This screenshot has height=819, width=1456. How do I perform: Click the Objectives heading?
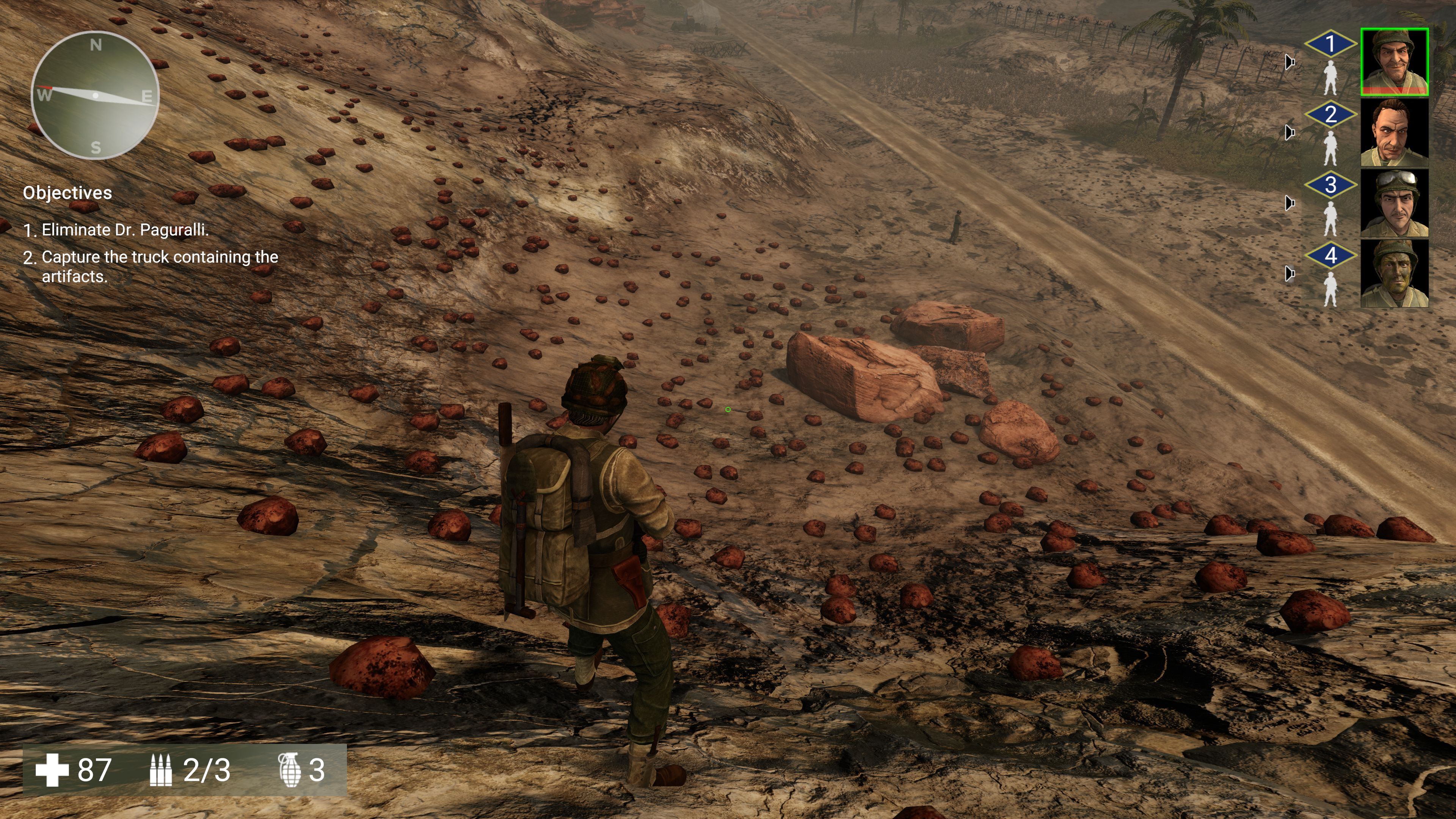[67, 193]
